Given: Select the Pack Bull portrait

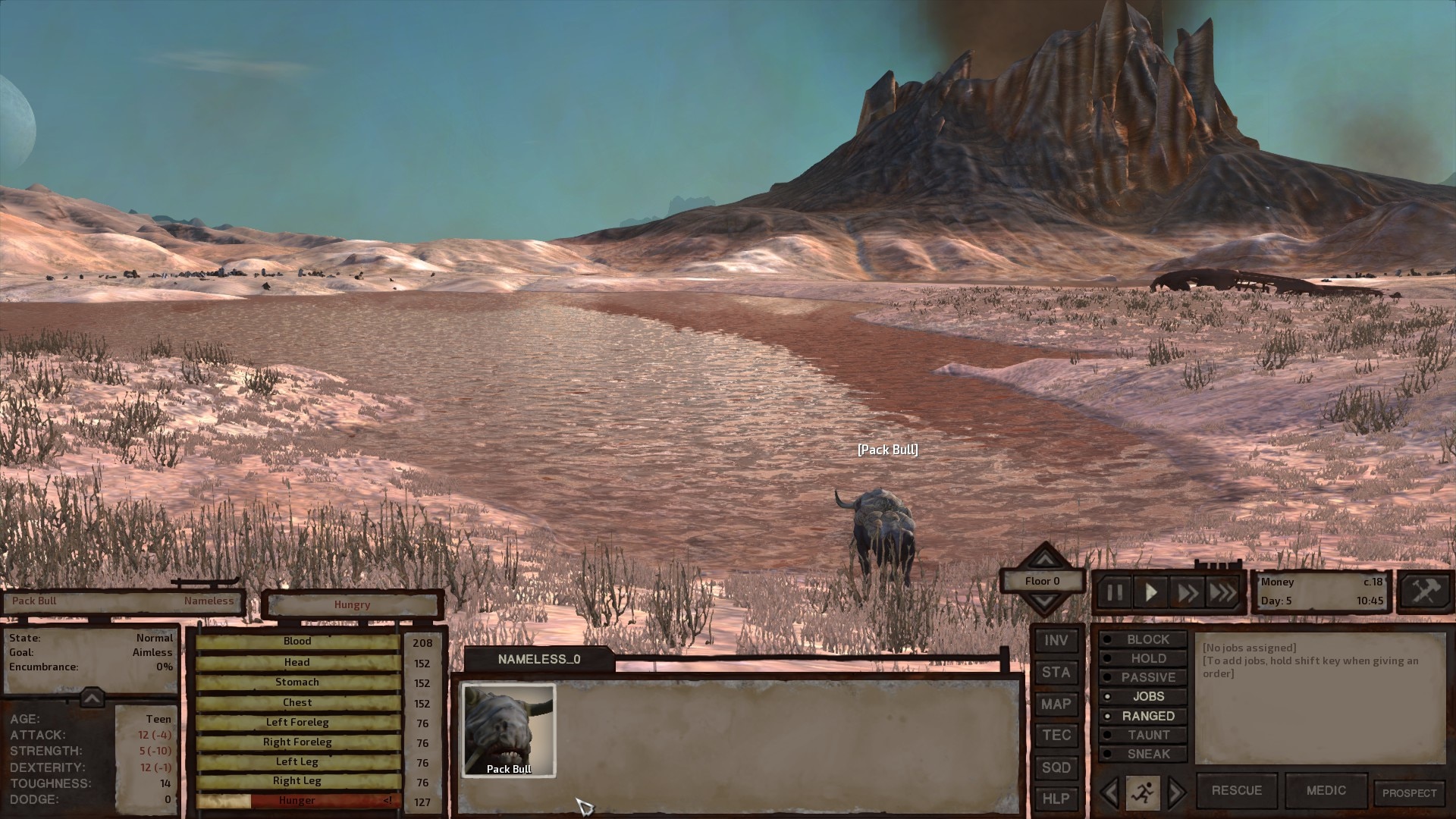Looking at the screenshot, I should [509, 730].
